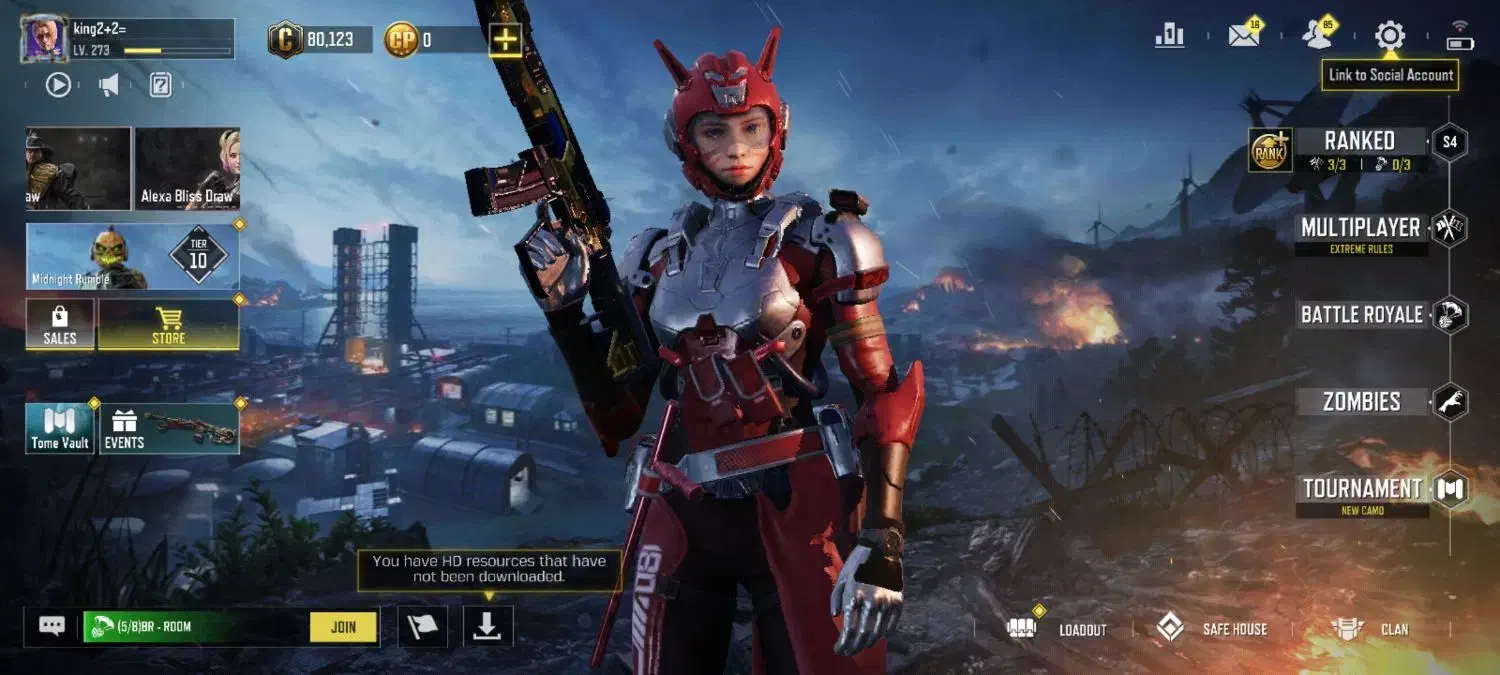Open the settings gear icon

pyautogui.click(x=1389, y=36)
